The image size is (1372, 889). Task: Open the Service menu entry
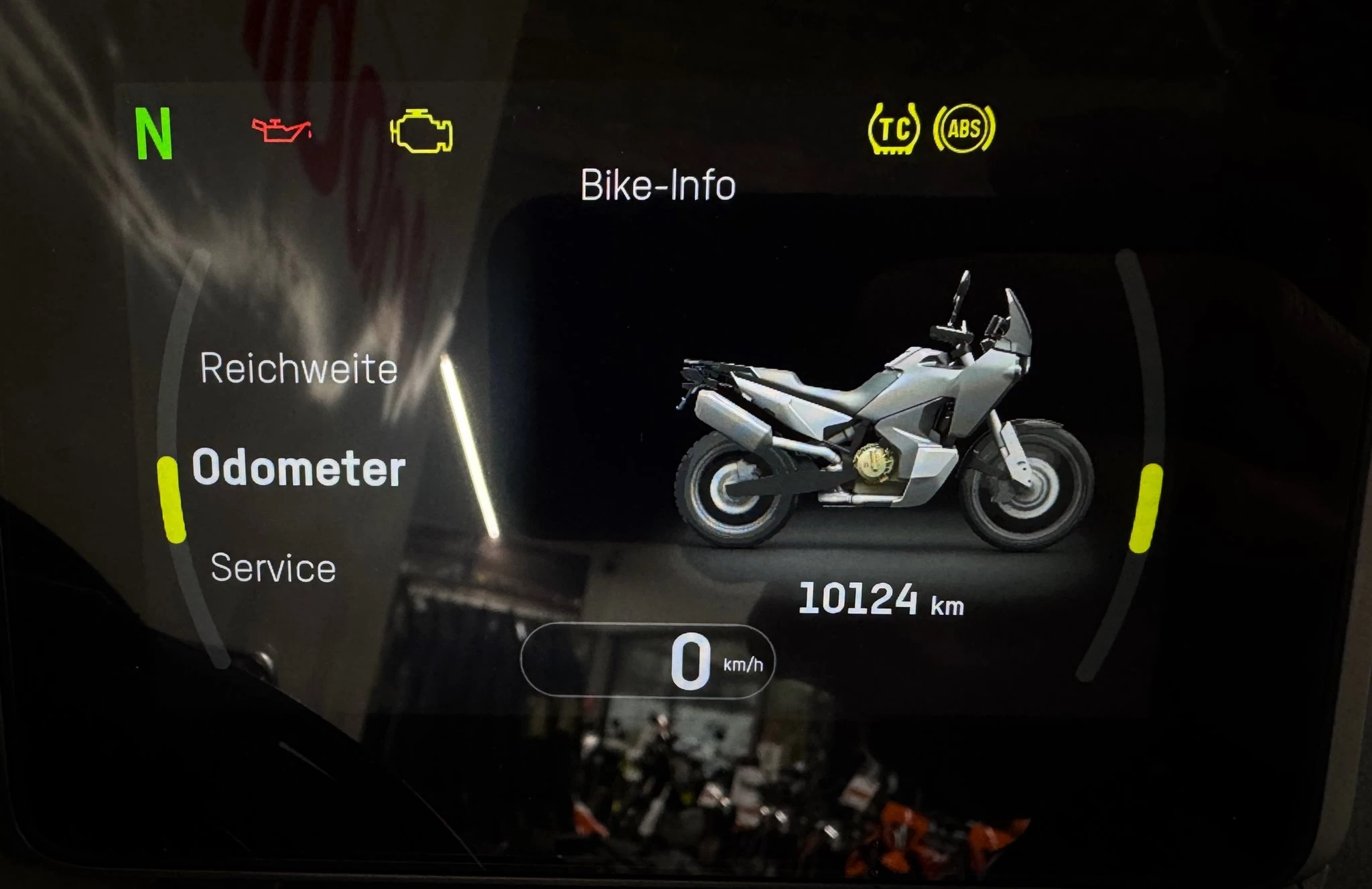click(273, 568)
